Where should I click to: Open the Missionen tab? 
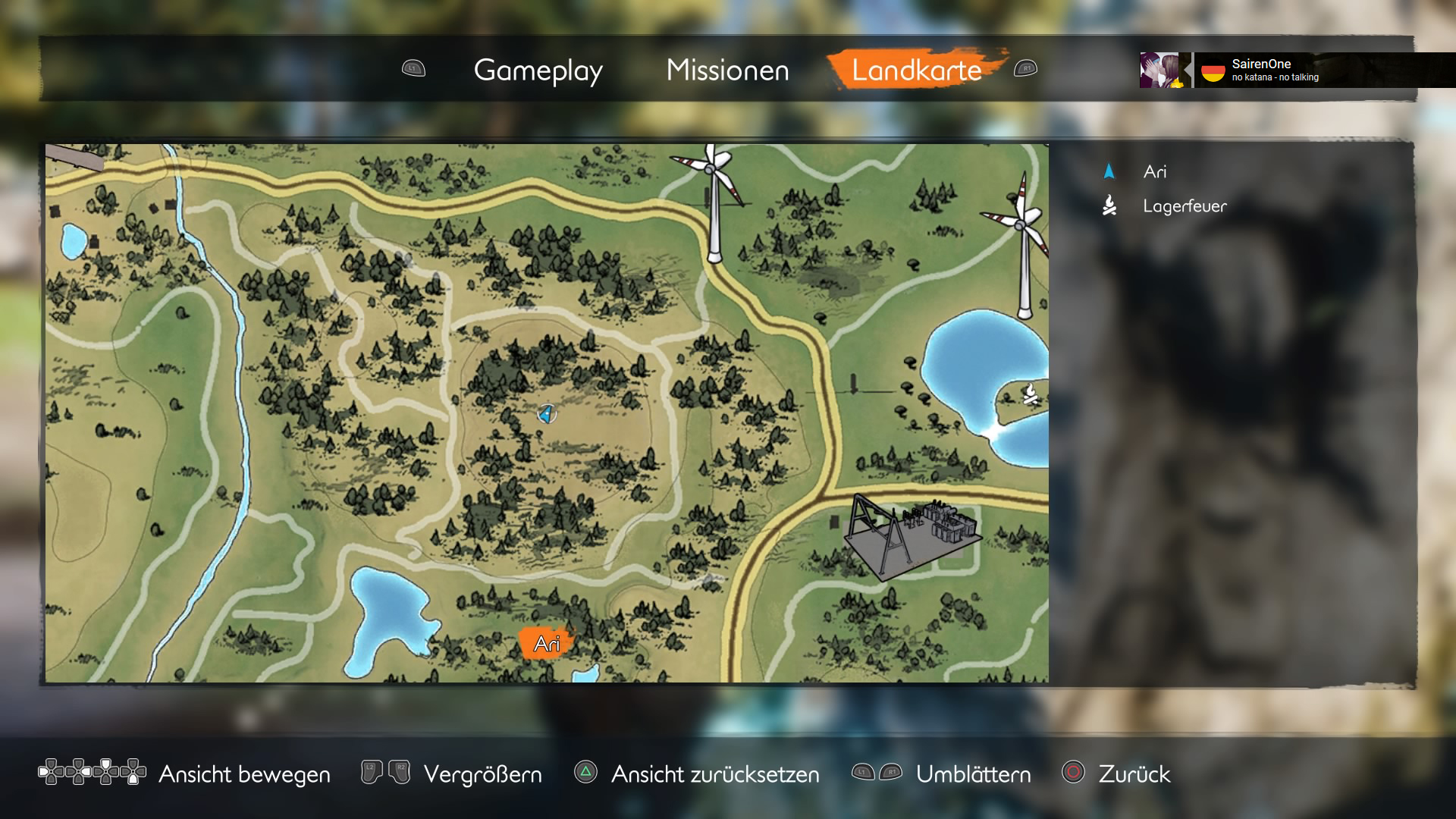coord(727,71)
